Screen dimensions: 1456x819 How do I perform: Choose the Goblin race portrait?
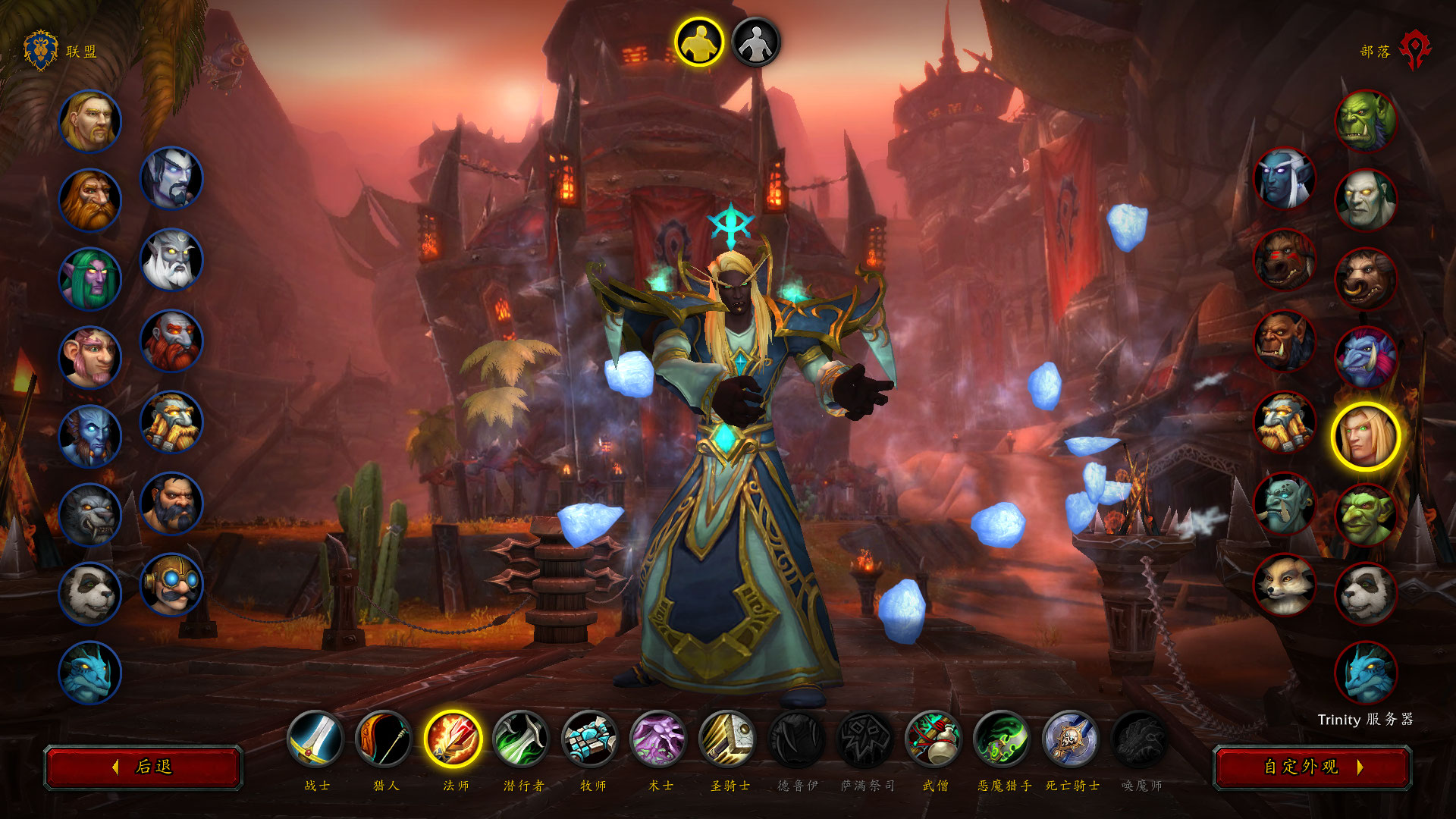pos(1366,516)
